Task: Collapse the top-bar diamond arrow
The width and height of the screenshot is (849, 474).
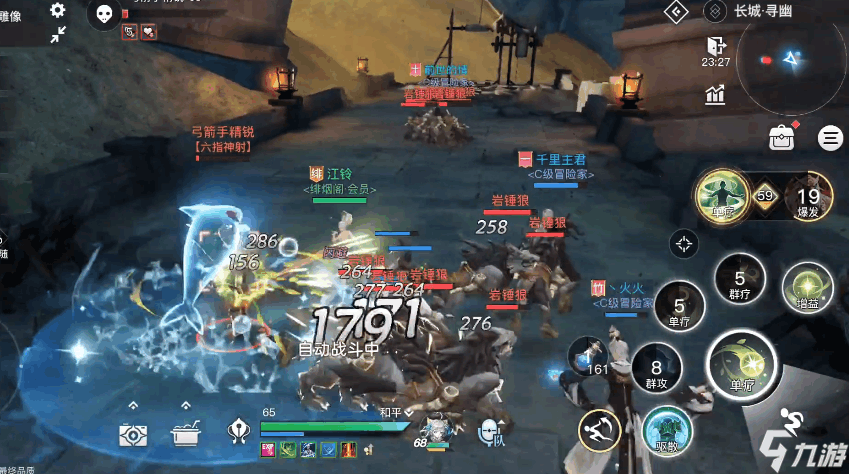Action: 677,11
